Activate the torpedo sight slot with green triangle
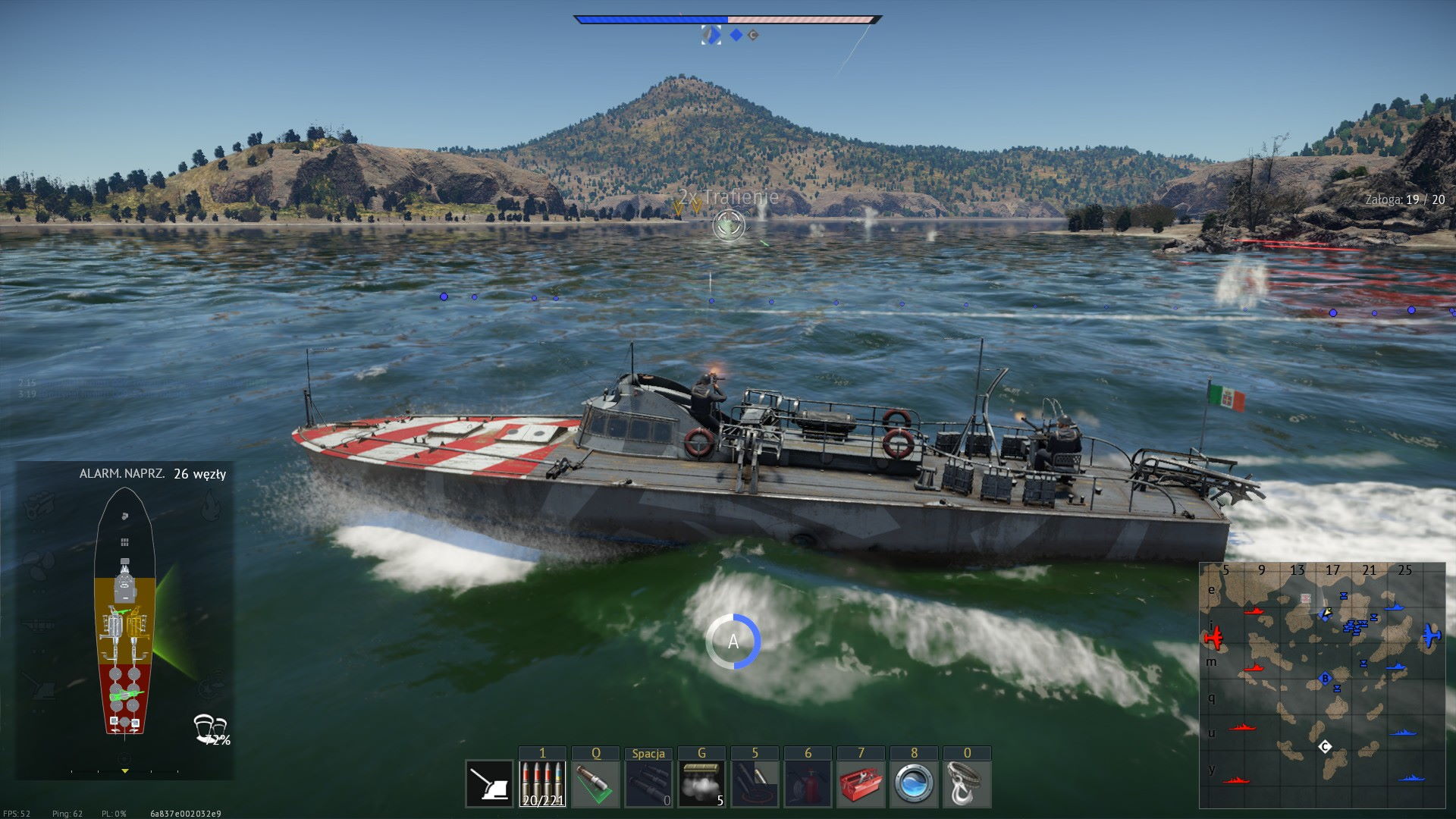This screenshot has width=1456, height=819. (x=595, y=783)
